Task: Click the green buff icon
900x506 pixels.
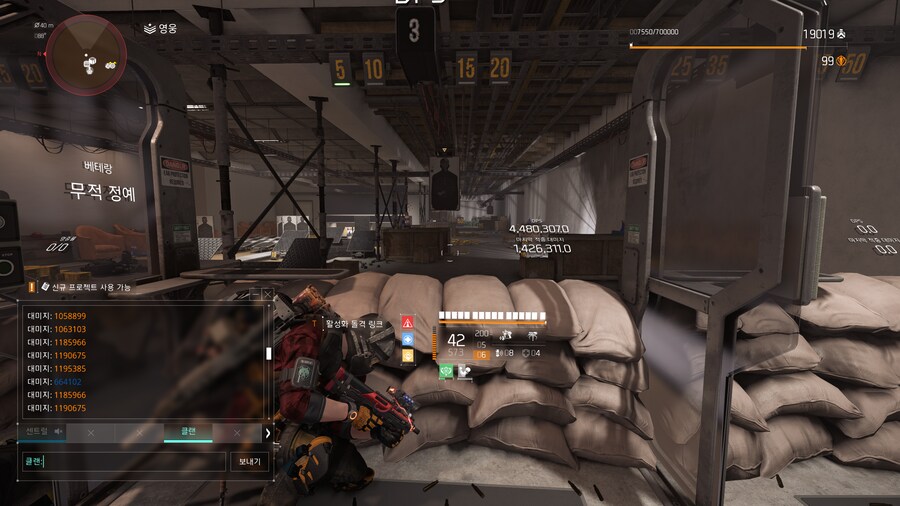Action: tap(447, 371)
